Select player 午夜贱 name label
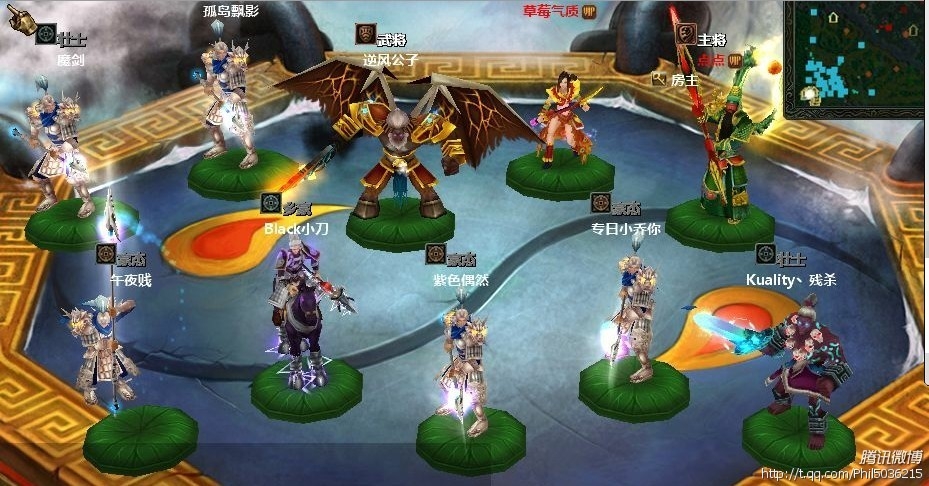 130,280
